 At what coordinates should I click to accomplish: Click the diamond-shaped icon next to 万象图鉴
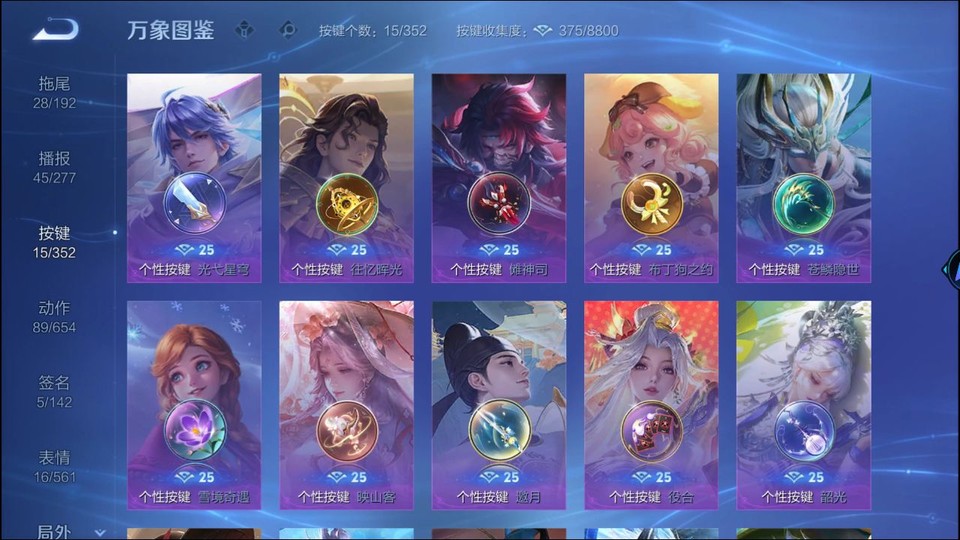244,30
